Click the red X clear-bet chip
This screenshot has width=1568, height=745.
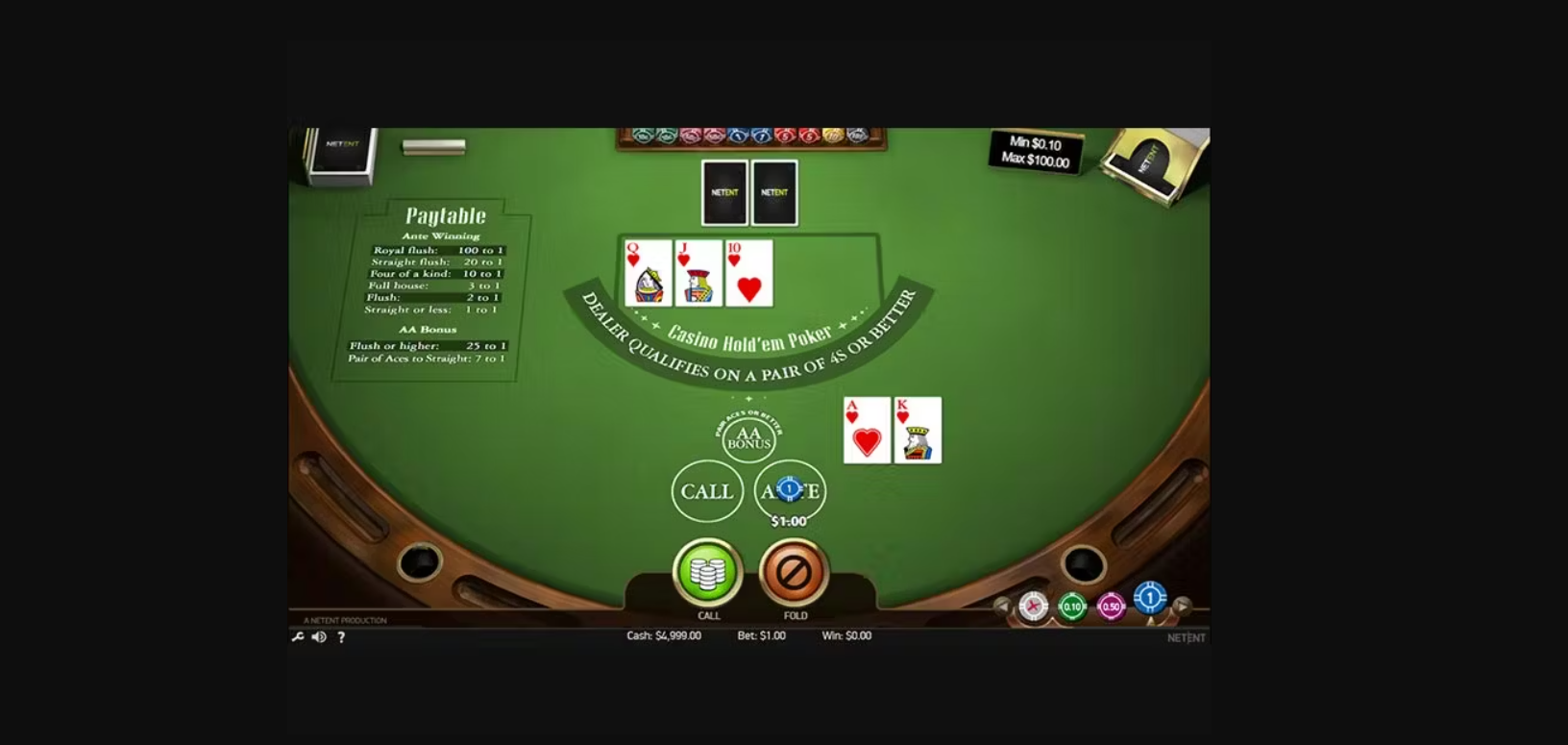coord(1033,607)
